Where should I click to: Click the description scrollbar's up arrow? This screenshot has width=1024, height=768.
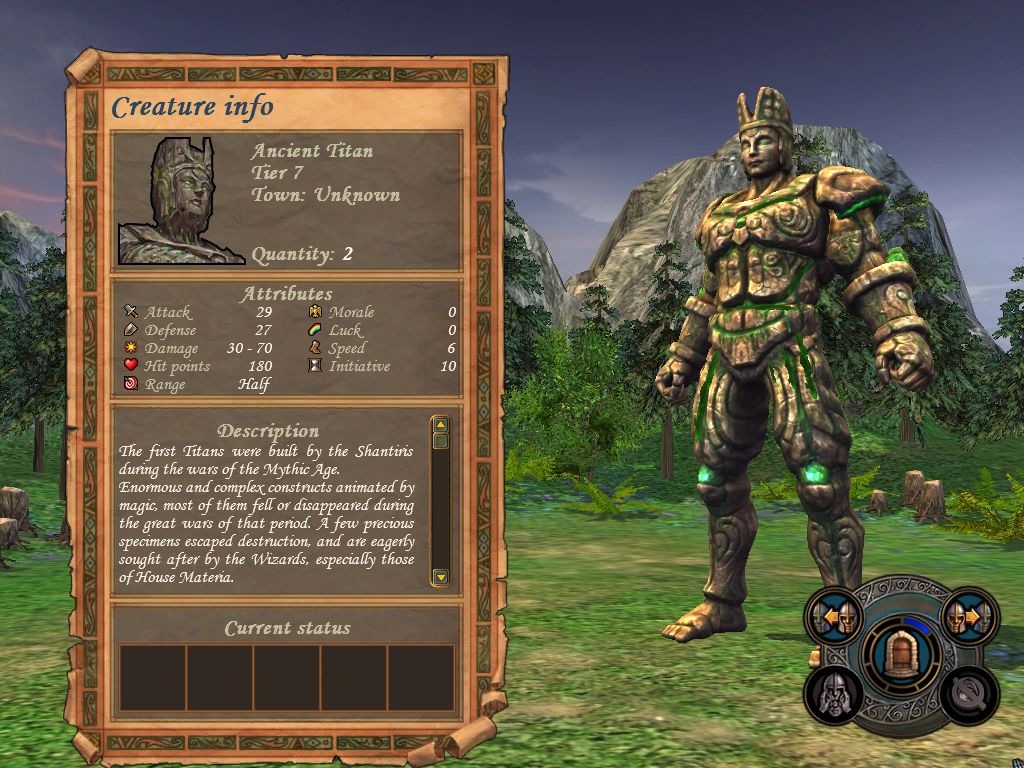tap(440, 424)
